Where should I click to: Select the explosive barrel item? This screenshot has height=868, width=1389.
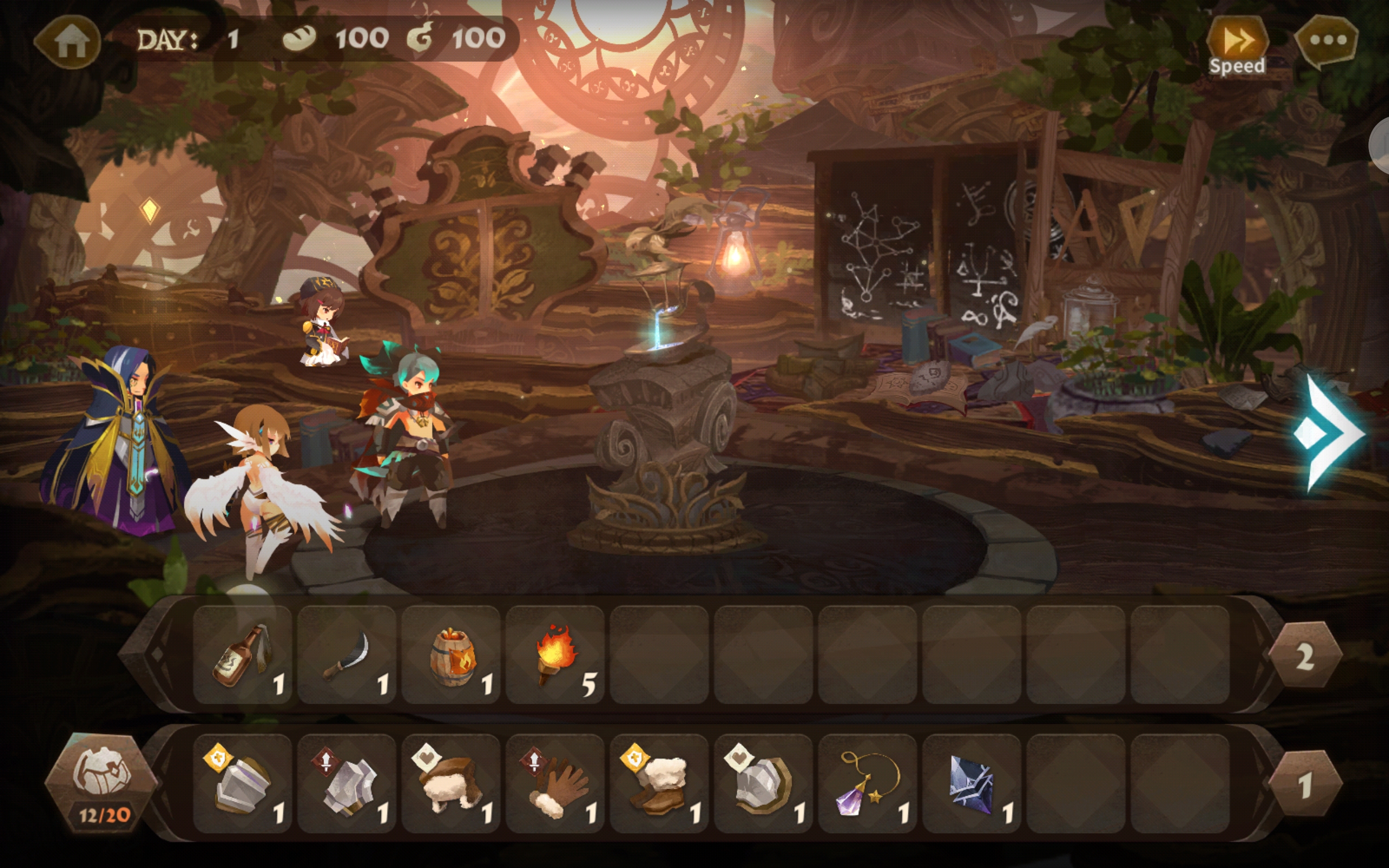coord(451,655)
